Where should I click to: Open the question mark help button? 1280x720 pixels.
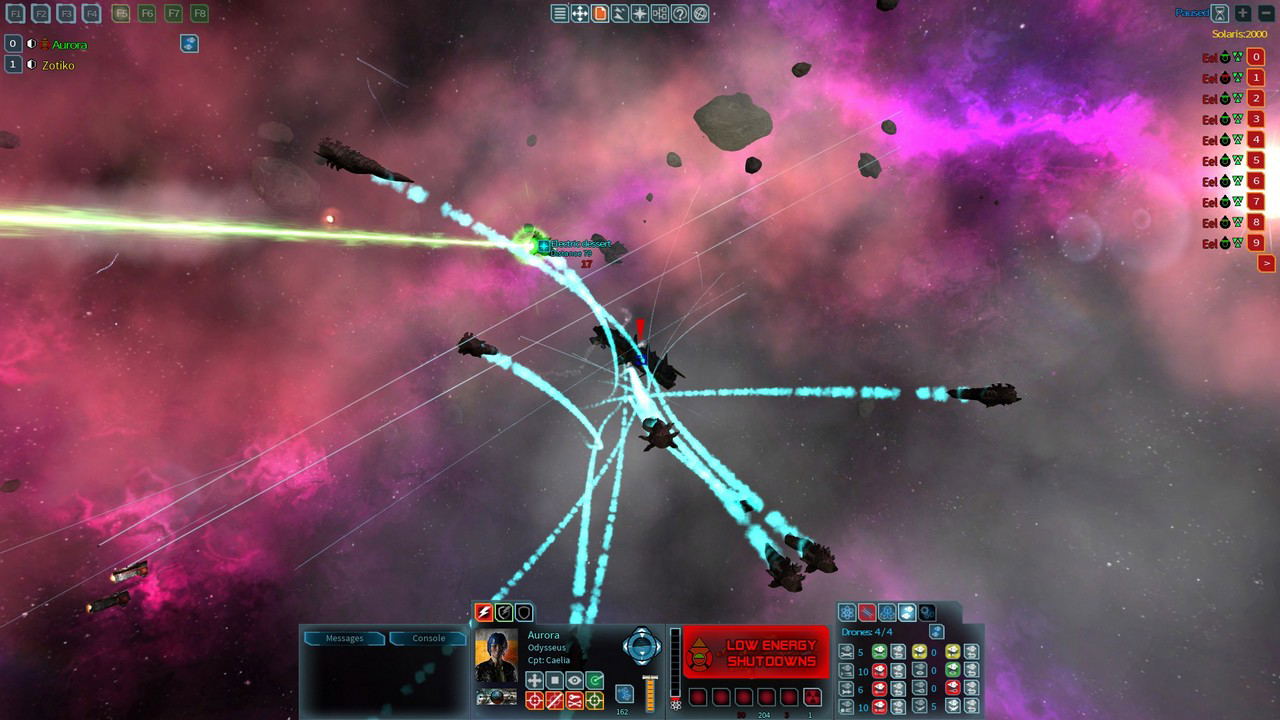pyautogui.click(x=680, y=13)
